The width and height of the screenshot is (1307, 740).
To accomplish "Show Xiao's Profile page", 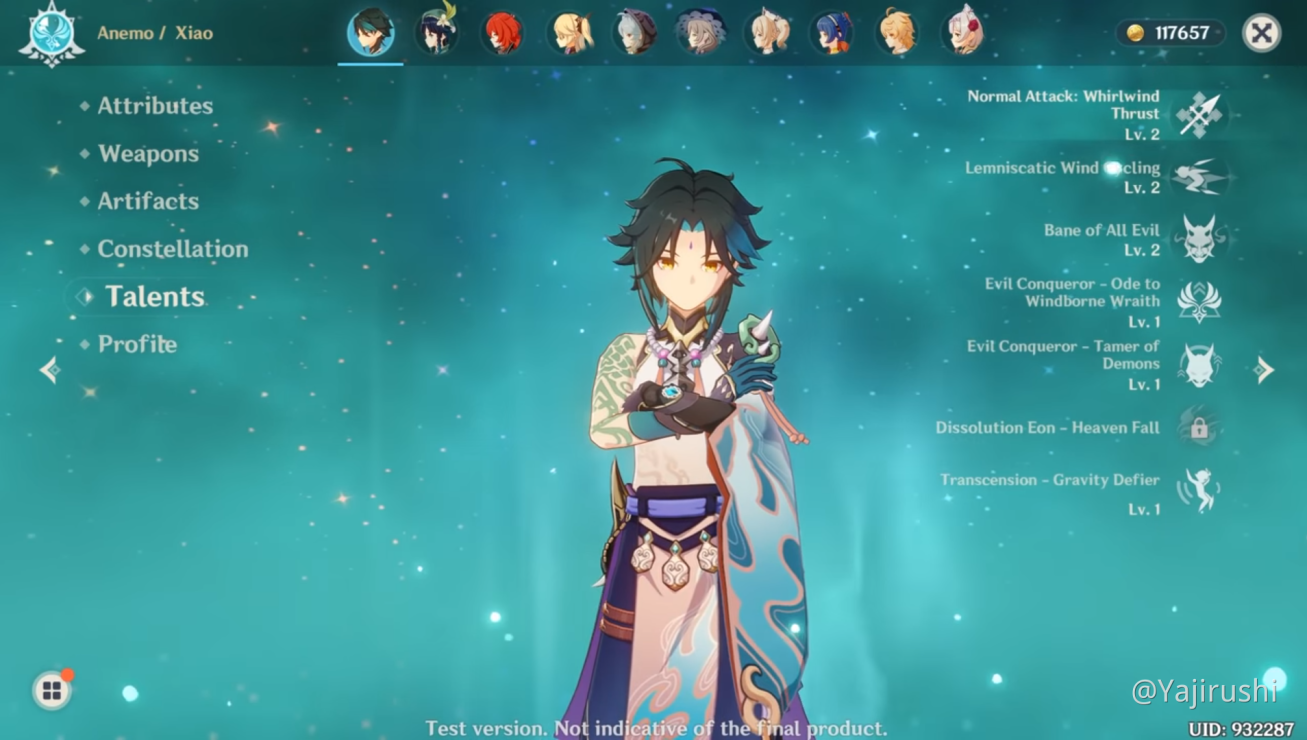I will [x=137, y=344].
